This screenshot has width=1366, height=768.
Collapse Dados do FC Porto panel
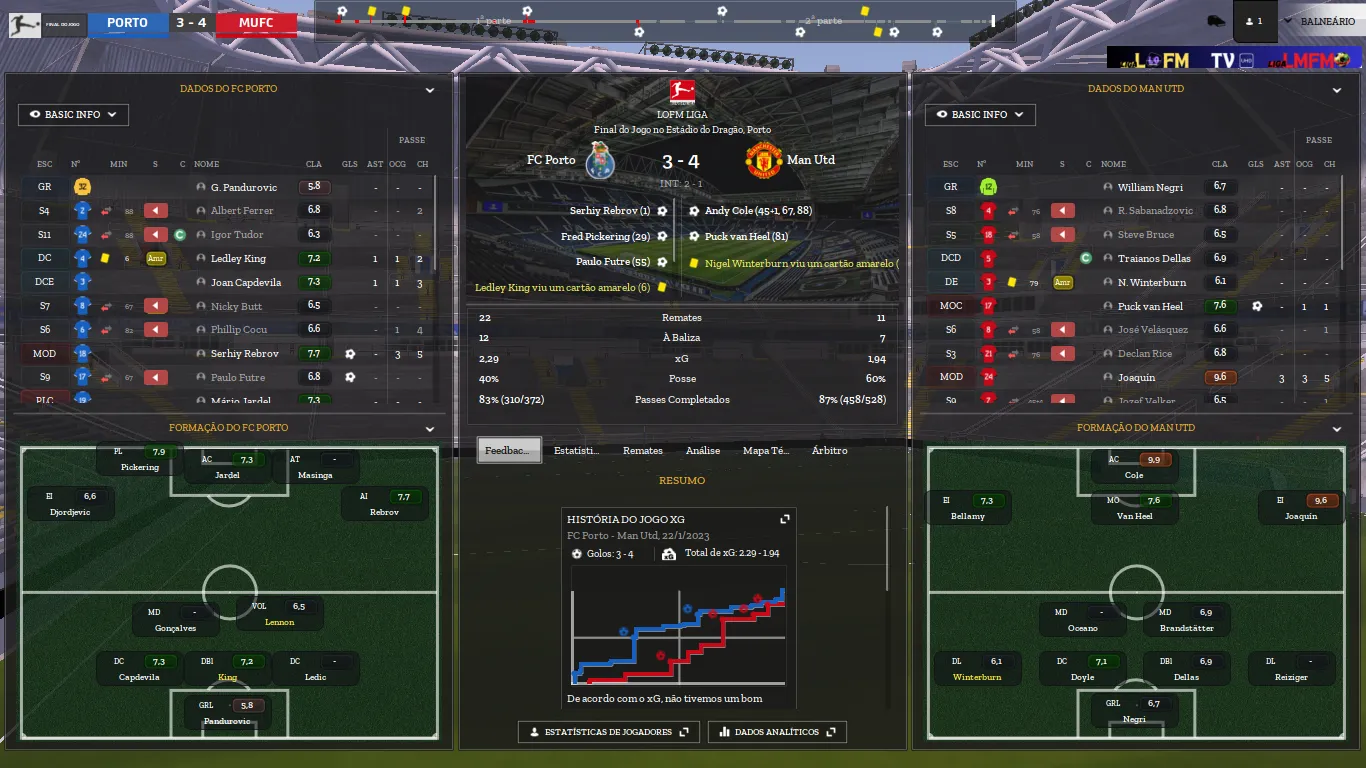pos(430,90)
